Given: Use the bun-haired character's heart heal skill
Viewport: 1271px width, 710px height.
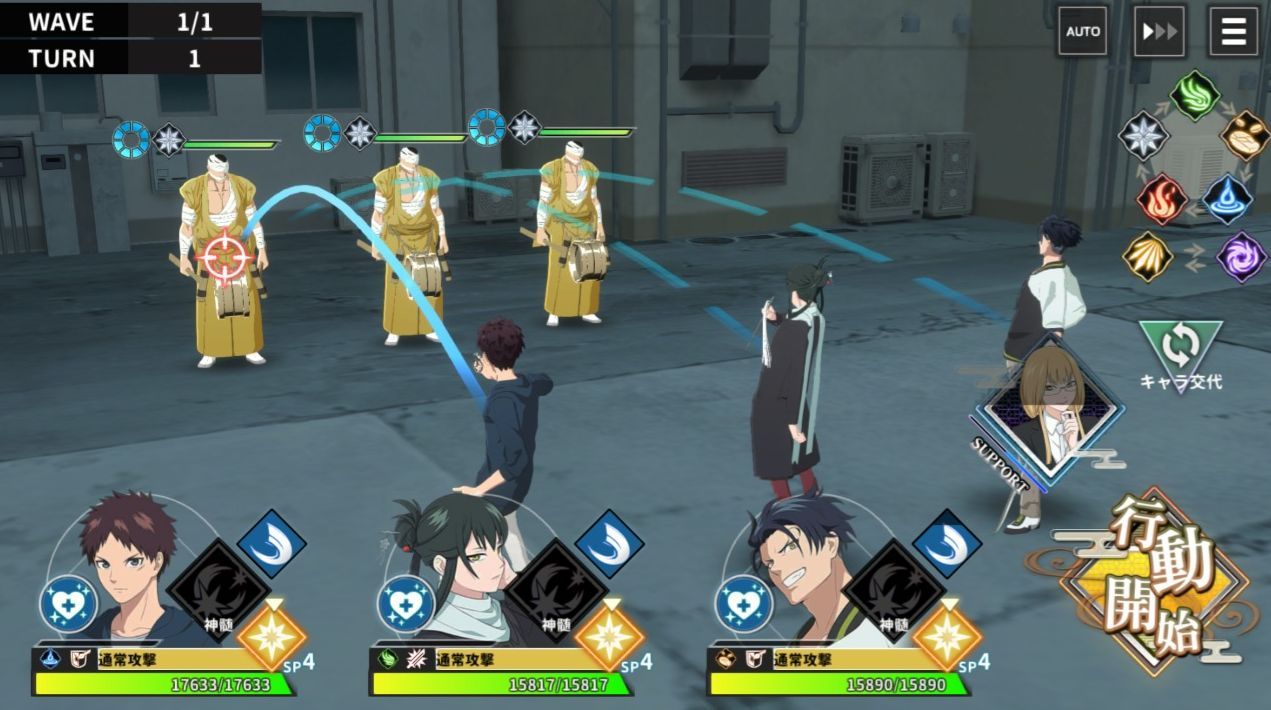Looking at the screenshot, I should [x=407, y=604].
